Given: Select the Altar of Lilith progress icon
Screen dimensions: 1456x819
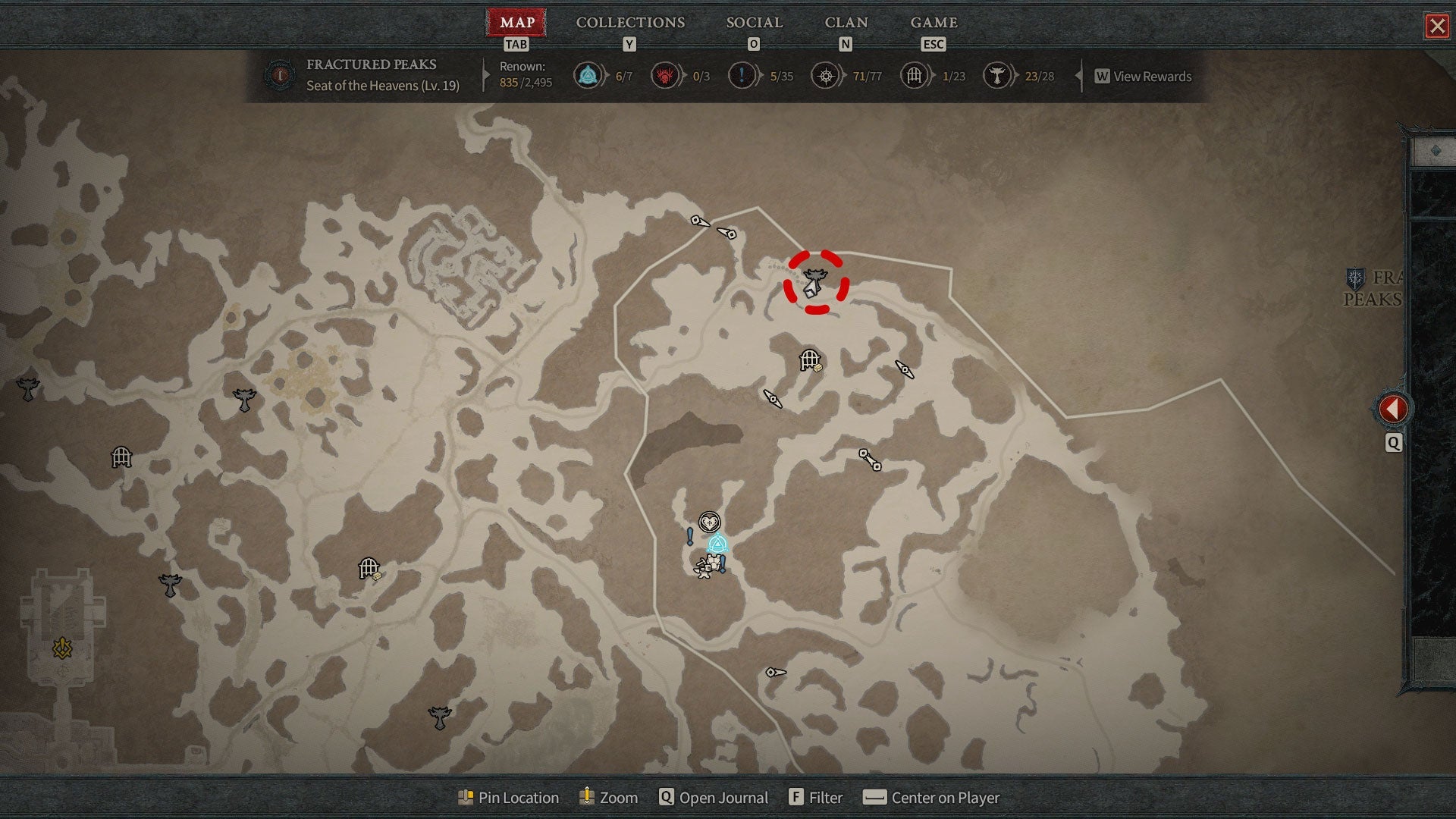Looking at the screenshot, I should tap(997, 76).
